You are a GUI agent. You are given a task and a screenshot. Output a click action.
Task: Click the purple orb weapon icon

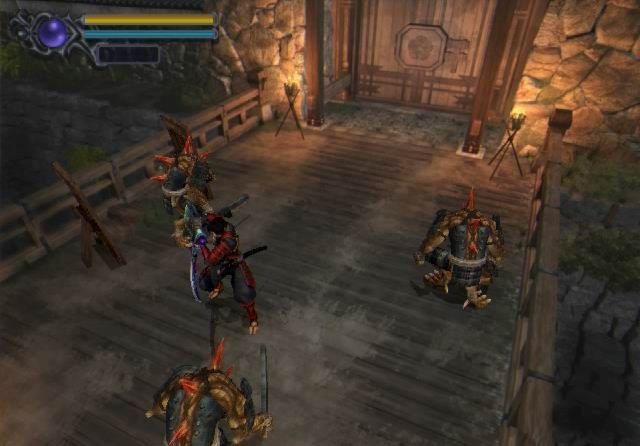pos(53,33)
